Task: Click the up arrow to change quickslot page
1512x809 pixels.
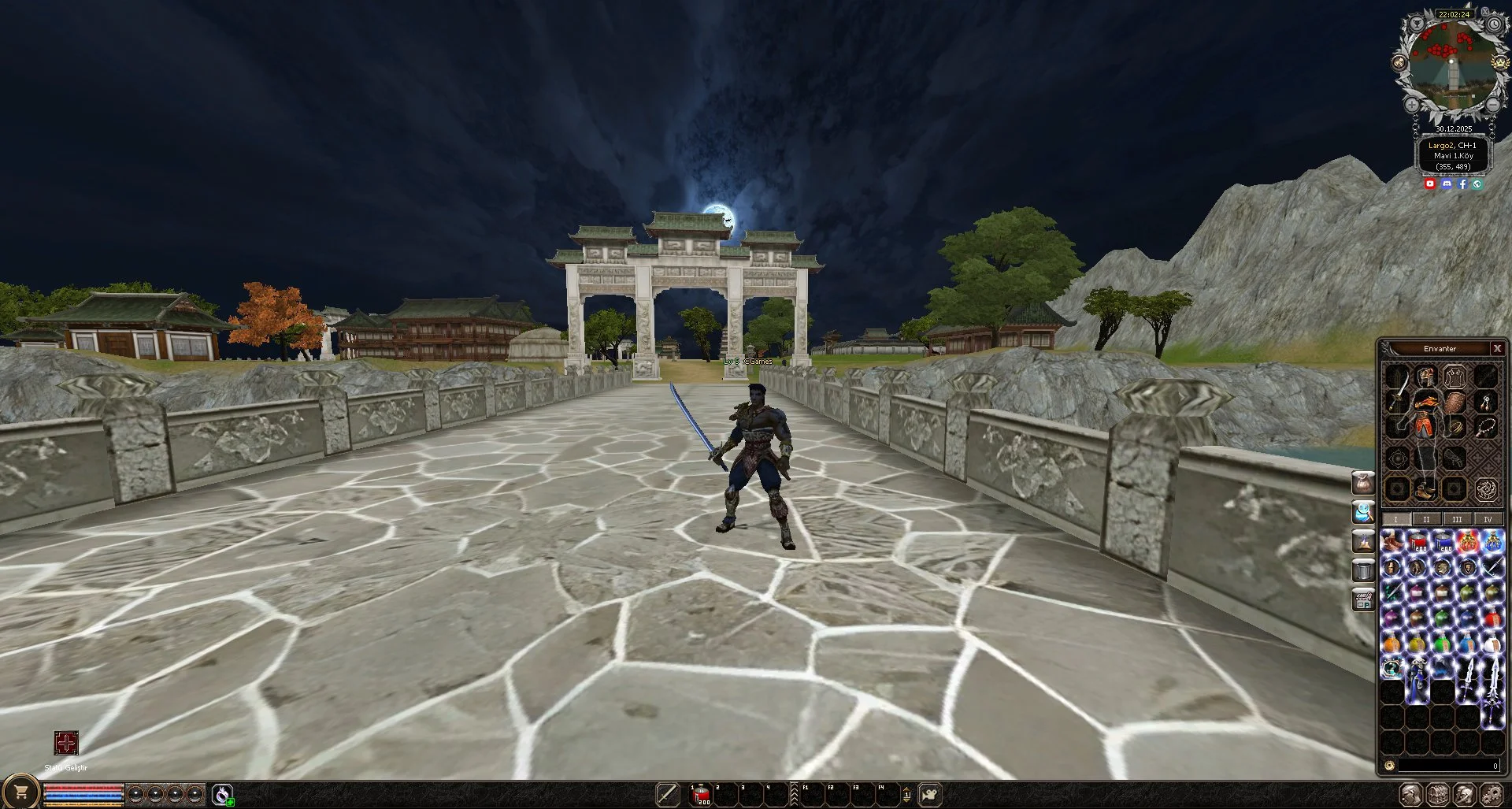Action: coord(906,789)
